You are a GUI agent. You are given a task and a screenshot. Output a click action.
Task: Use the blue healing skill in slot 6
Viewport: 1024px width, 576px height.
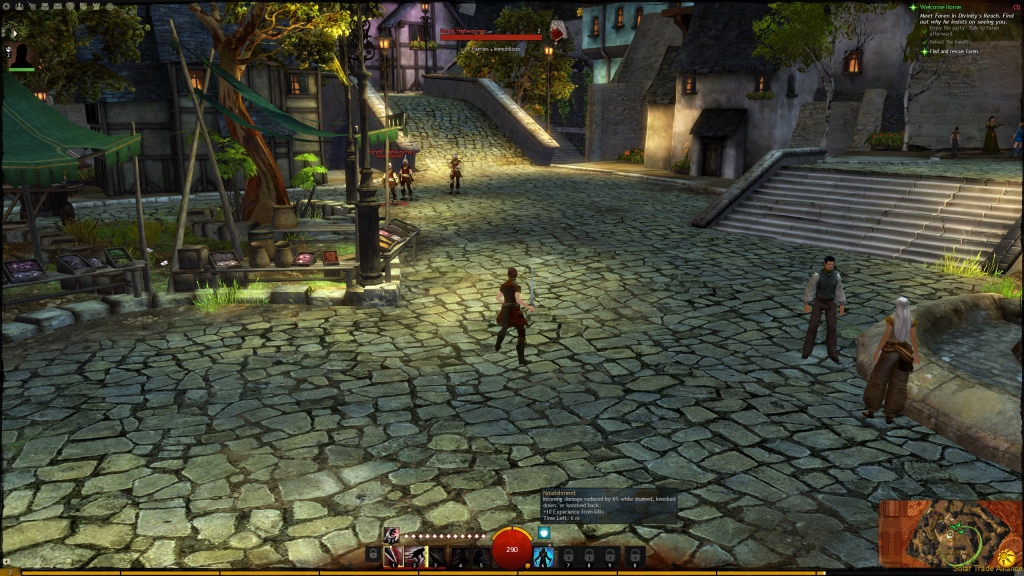(544, 555)
